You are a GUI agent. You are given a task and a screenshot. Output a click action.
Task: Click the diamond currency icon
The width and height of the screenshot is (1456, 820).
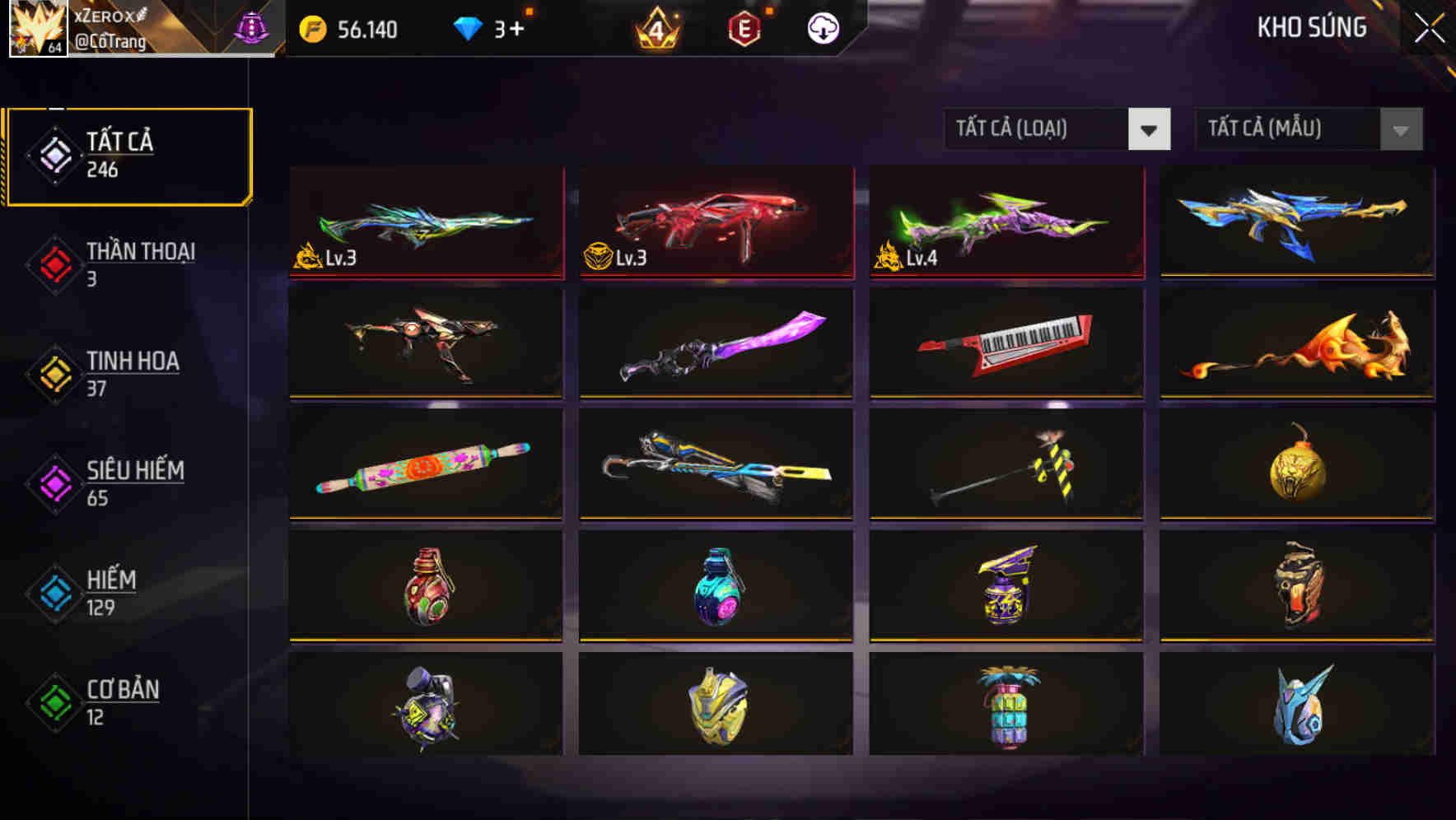coord(469,28)
